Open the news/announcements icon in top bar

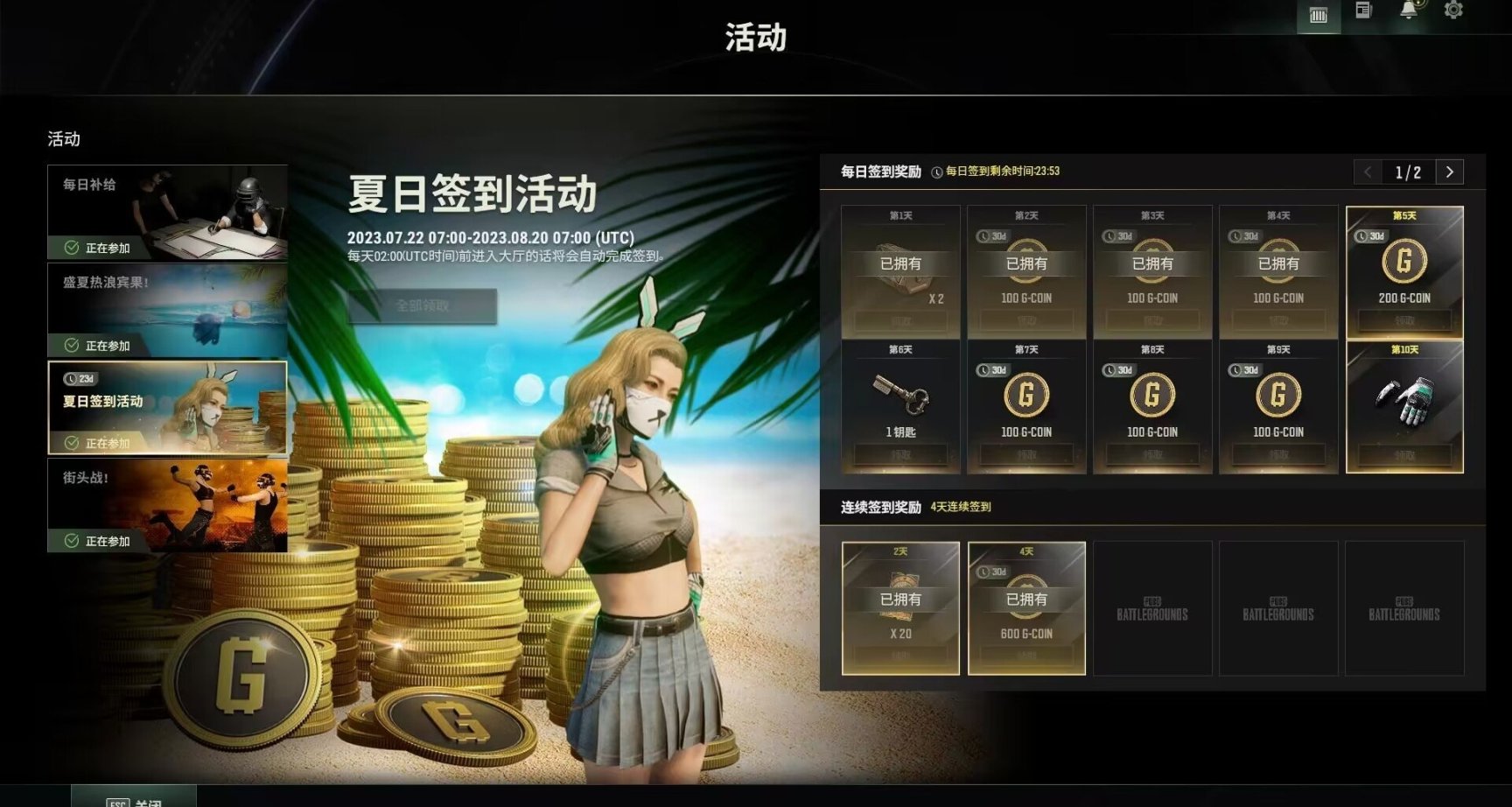(1362, 12)
